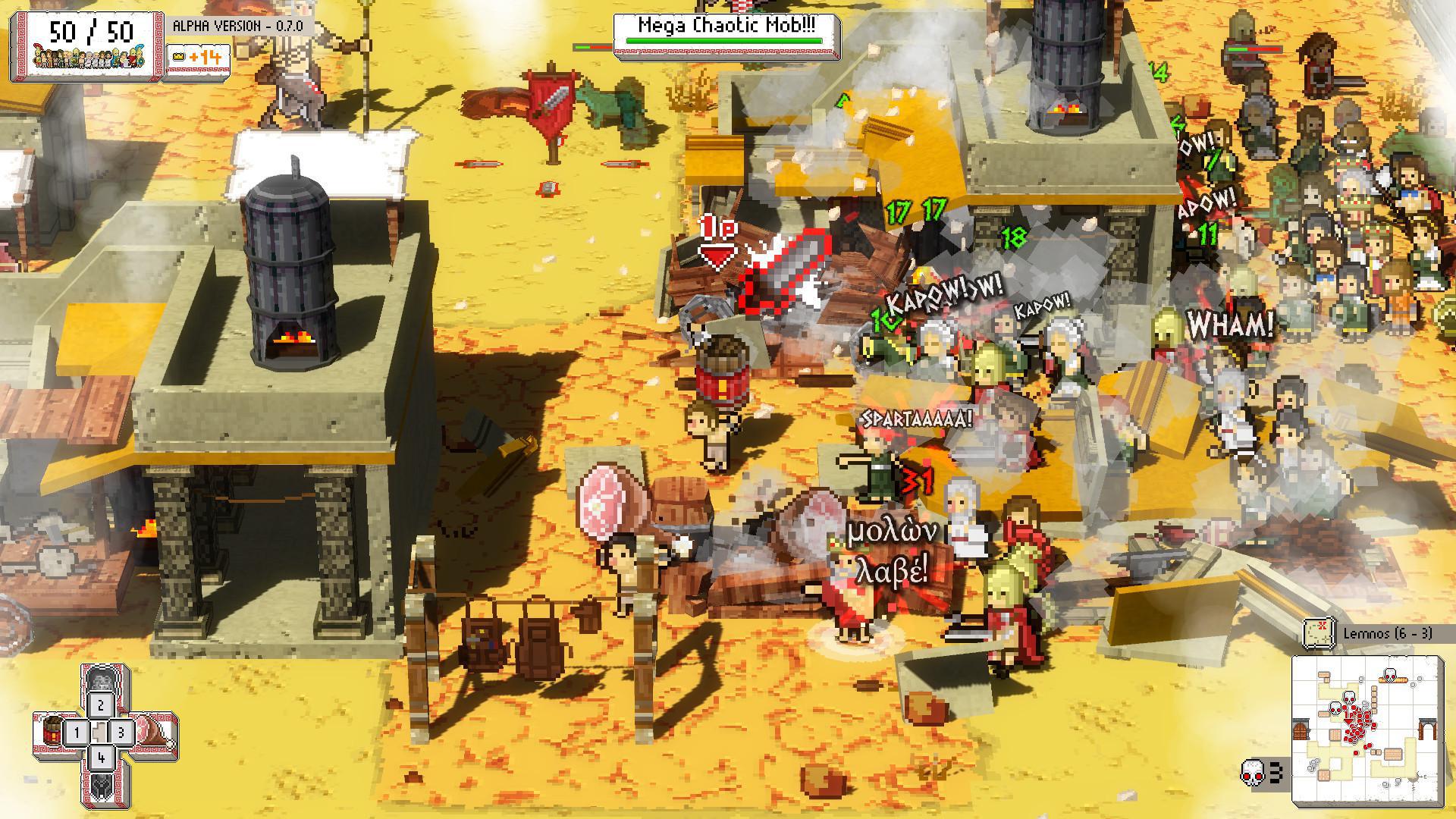Toggle item slot 1 on the command cross

point(77,731)
